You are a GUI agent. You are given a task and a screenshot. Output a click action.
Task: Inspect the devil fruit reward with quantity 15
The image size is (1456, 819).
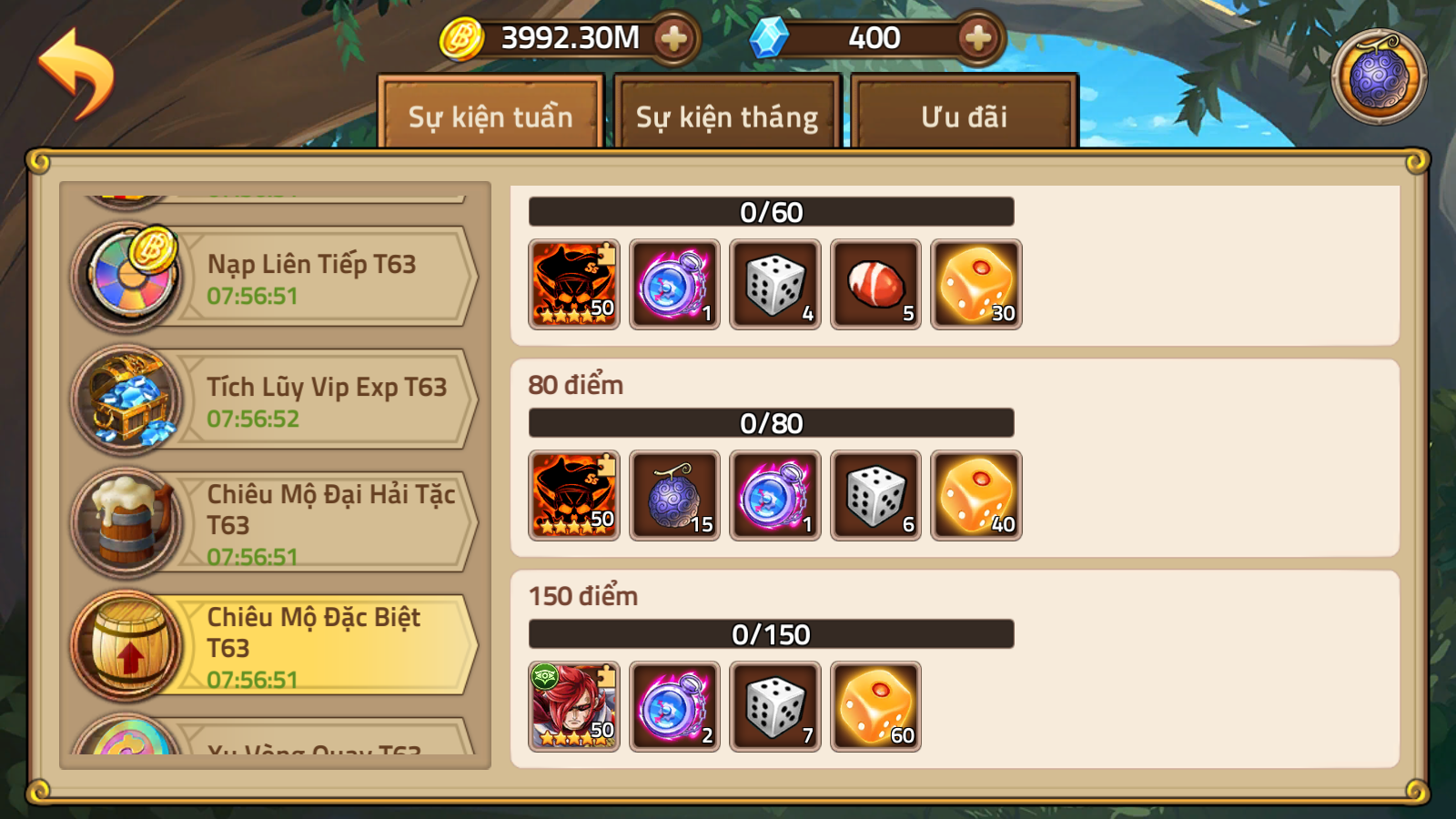[x=674, y=495]
